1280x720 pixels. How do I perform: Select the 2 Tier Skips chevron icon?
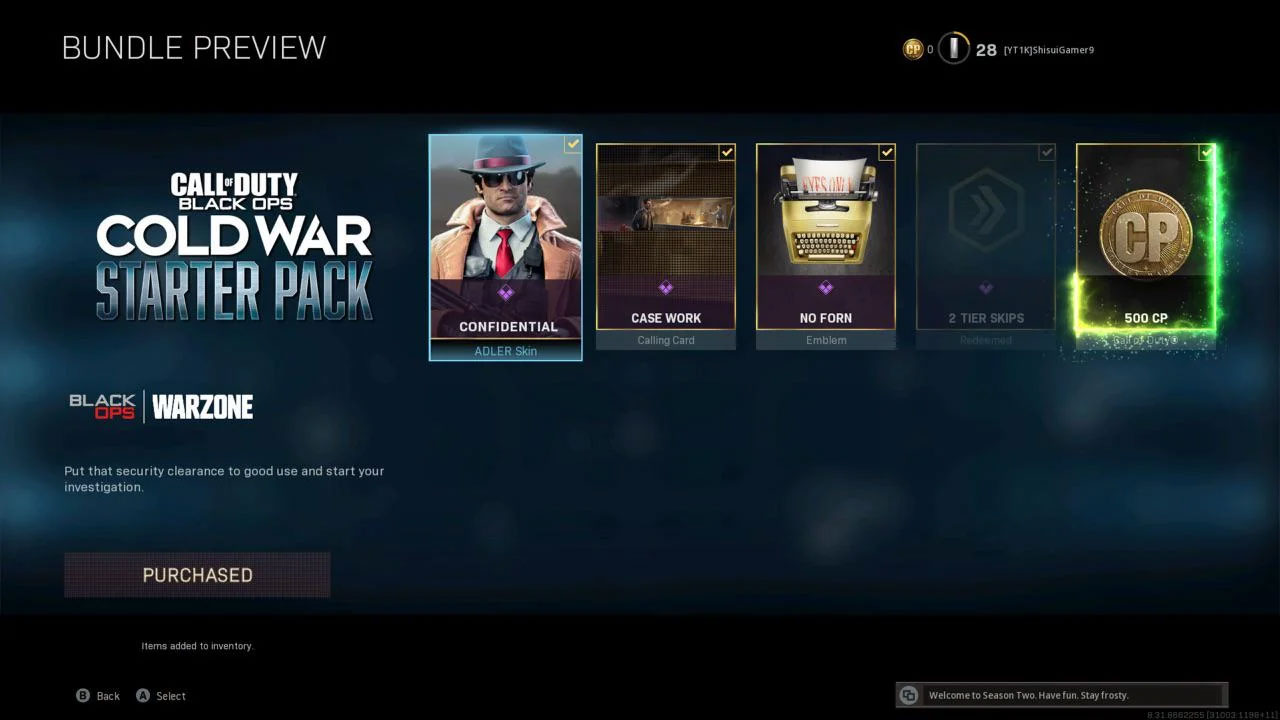986,207
